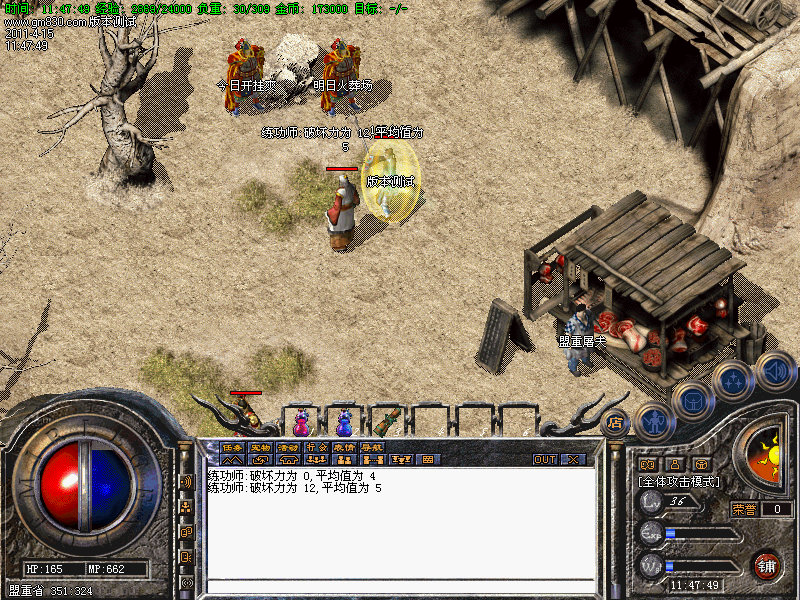Open the 活动 events tab
This screenshot has height=600, width=800.
[288, 447]
